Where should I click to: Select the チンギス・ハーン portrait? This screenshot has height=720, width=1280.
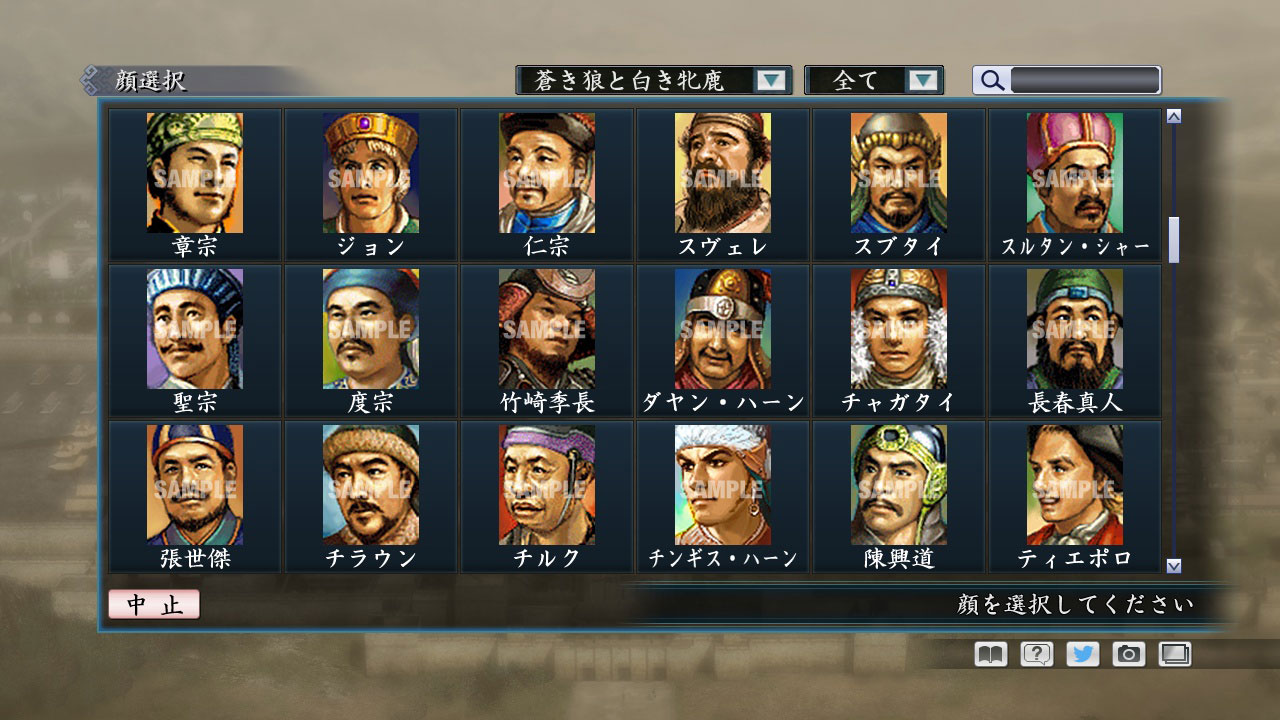click(722, 485)
